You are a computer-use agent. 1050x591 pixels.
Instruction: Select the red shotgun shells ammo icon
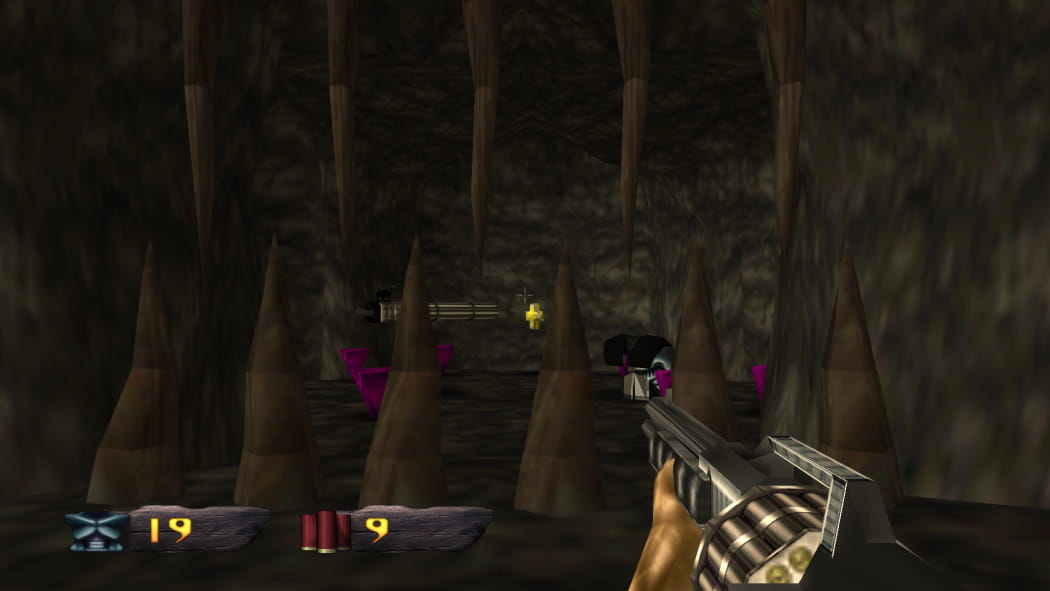(326, 531)
